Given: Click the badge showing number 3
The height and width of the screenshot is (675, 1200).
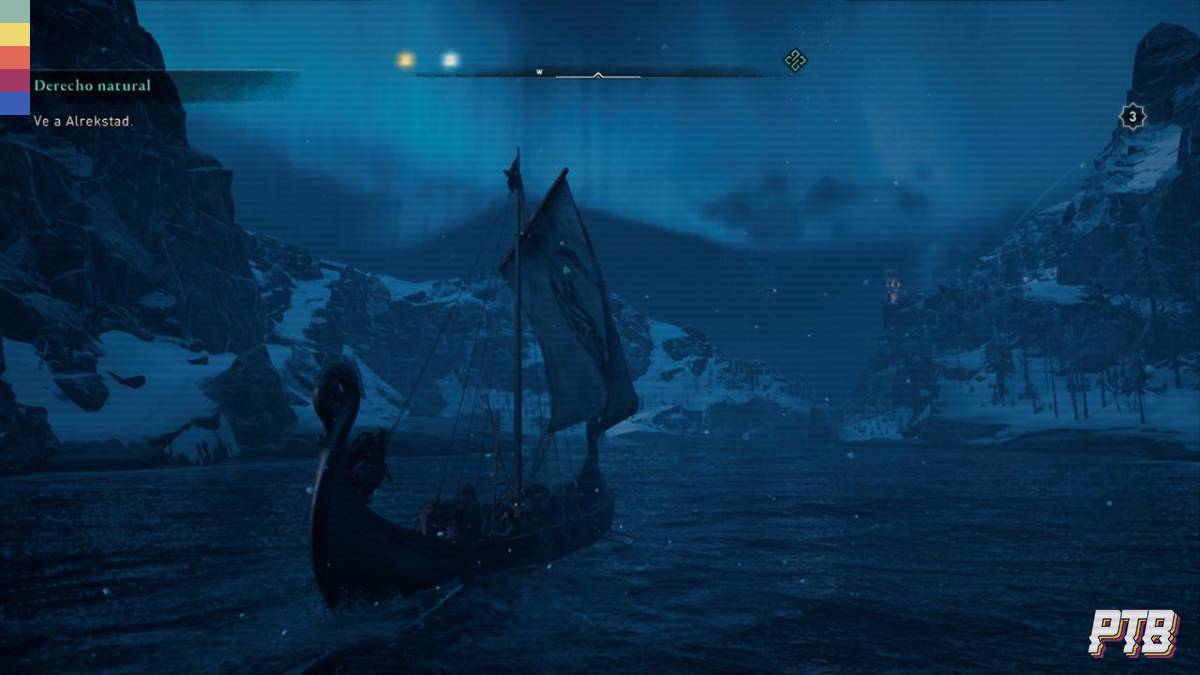Looking at the screenshot, I should click(x=1131, y=117).
